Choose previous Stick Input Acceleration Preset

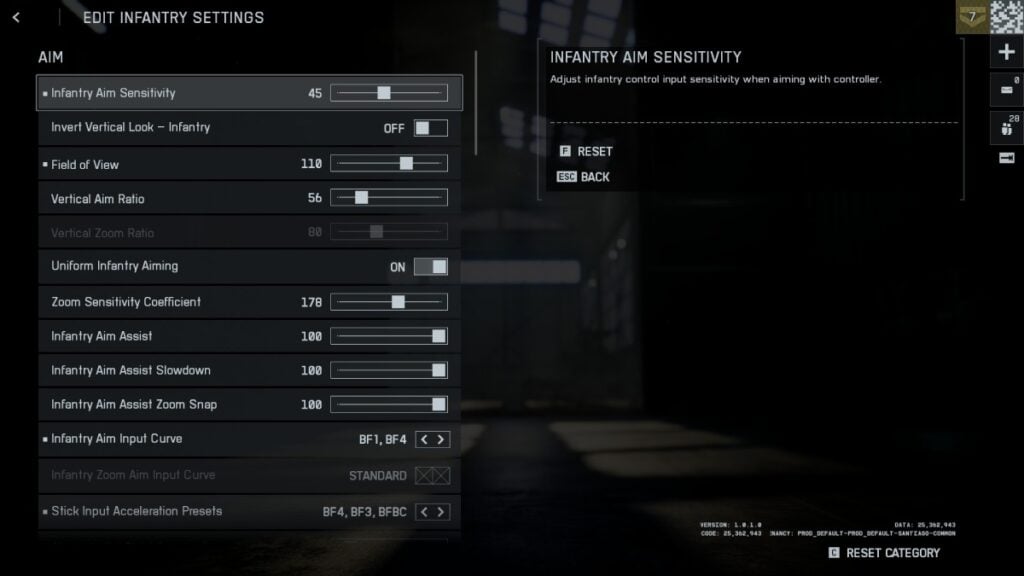[x=423, y=512]
